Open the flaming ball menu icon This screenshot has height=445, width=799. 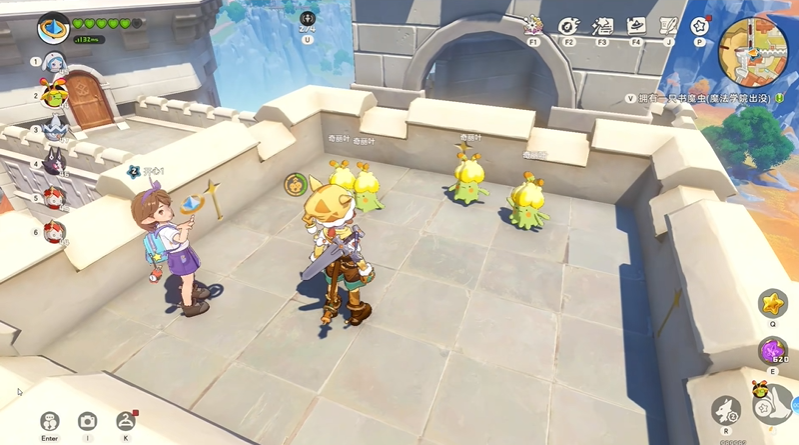click(568, 26)
